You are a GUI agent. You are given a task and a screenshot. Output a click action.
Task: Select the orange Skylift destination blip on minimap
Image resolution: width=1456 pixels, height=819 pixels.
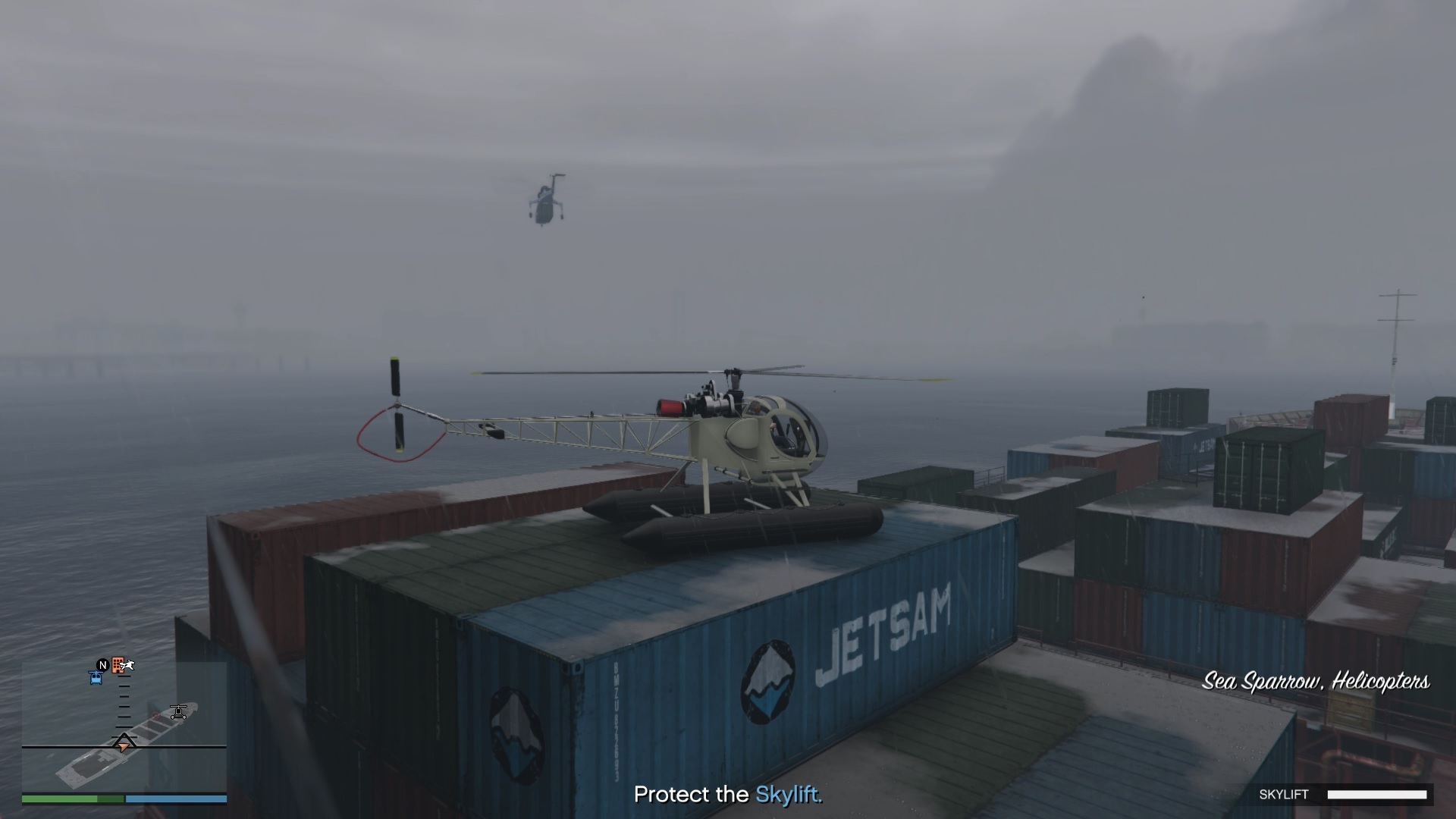point(118,665)
